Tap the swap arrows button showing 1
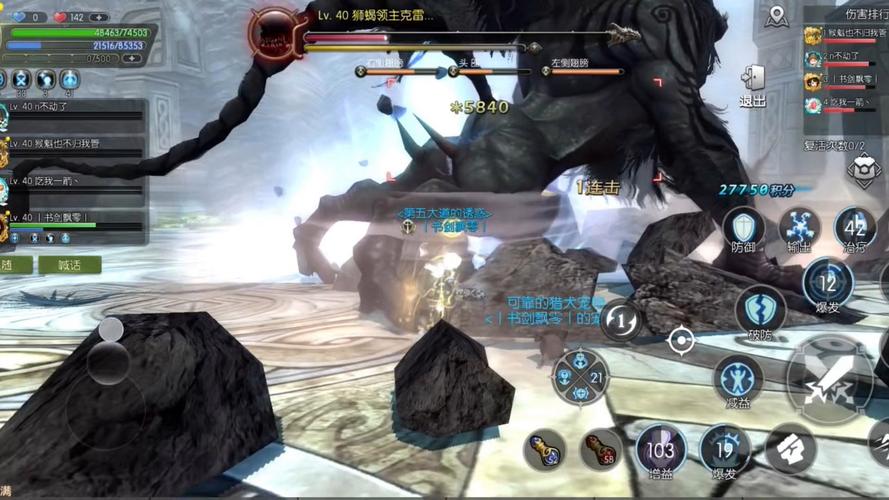889x500 pixels. pos(622,320)
